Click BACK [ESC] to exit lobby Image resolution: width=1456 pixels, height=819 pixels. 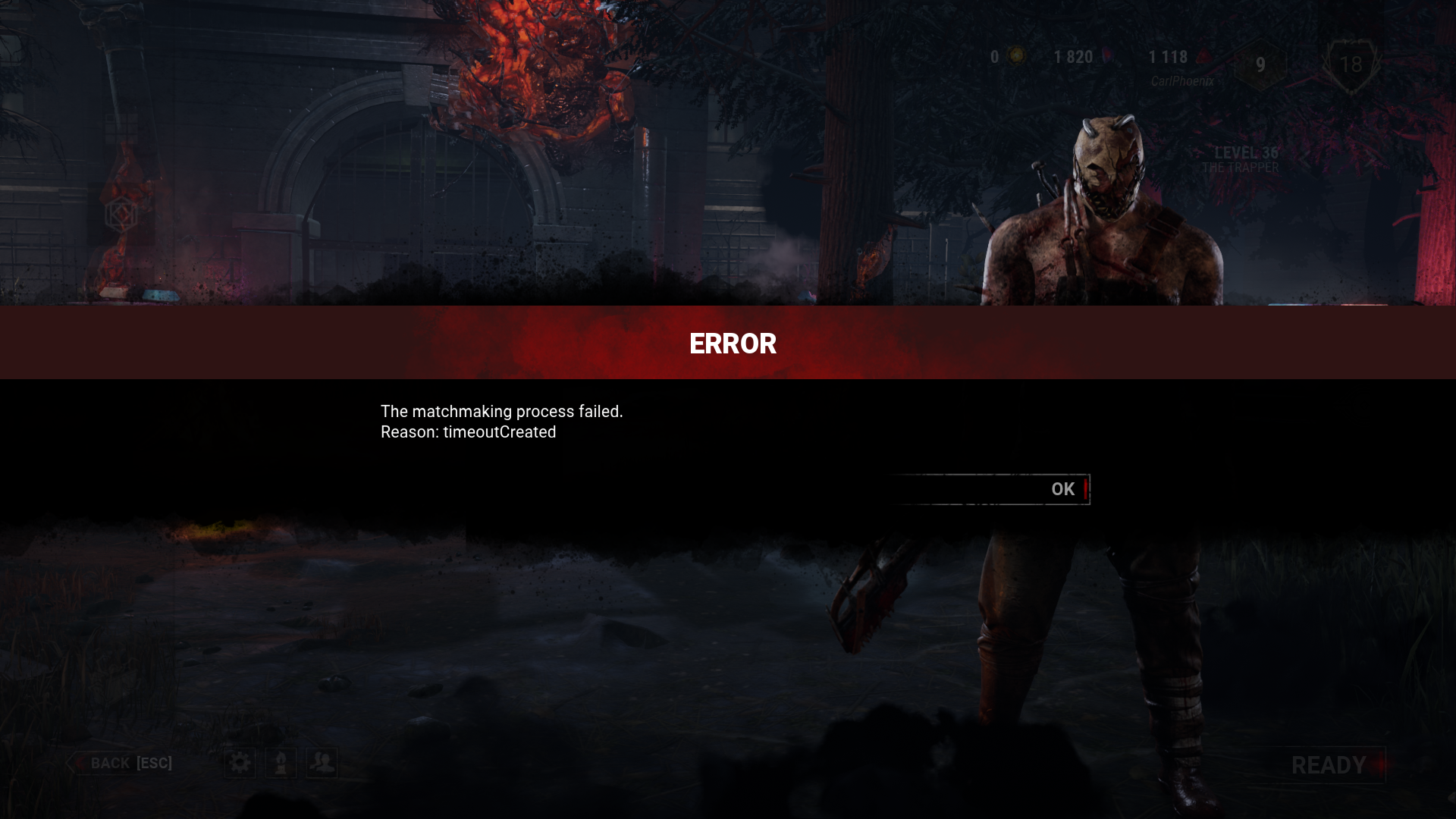tap(131, 763)
